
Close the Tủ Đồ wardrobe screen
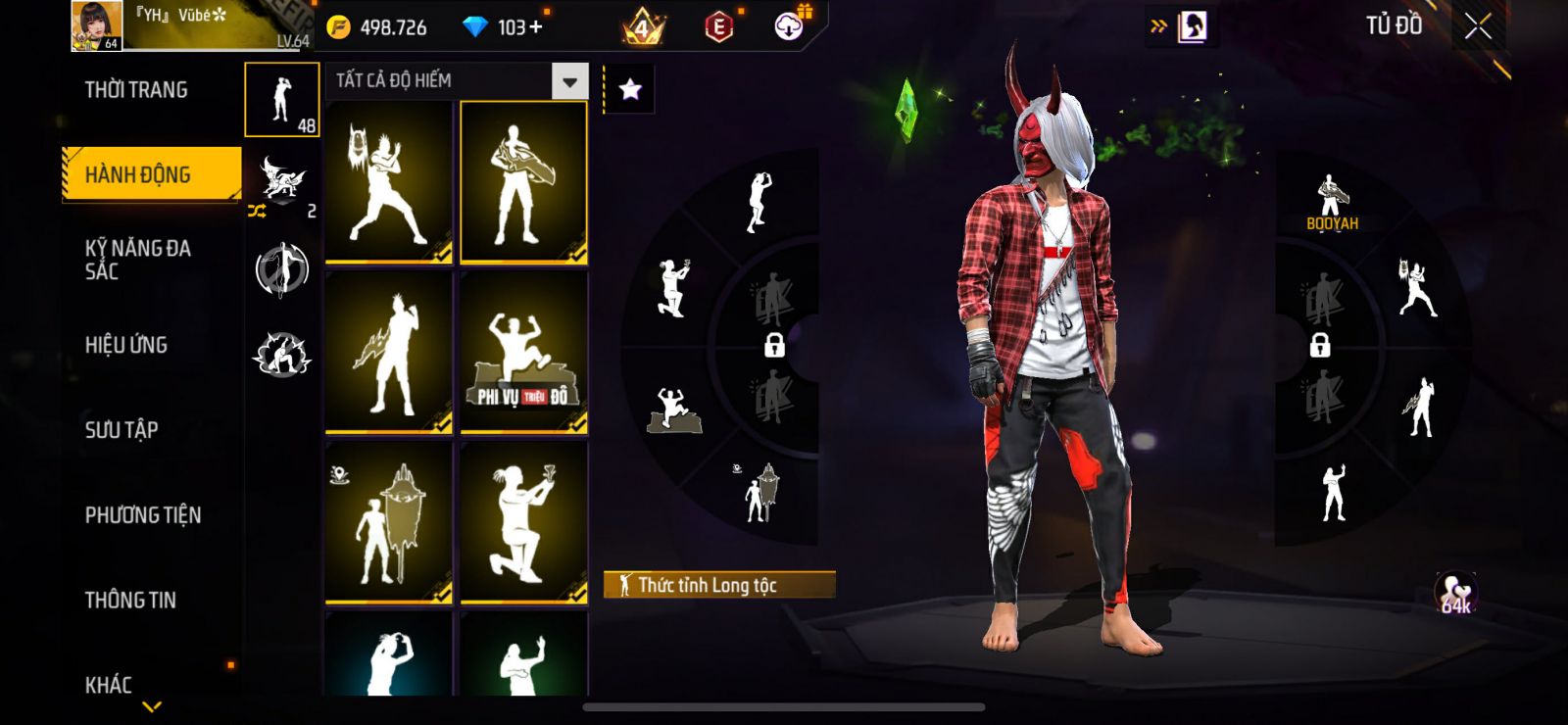tap(1478, 26)
